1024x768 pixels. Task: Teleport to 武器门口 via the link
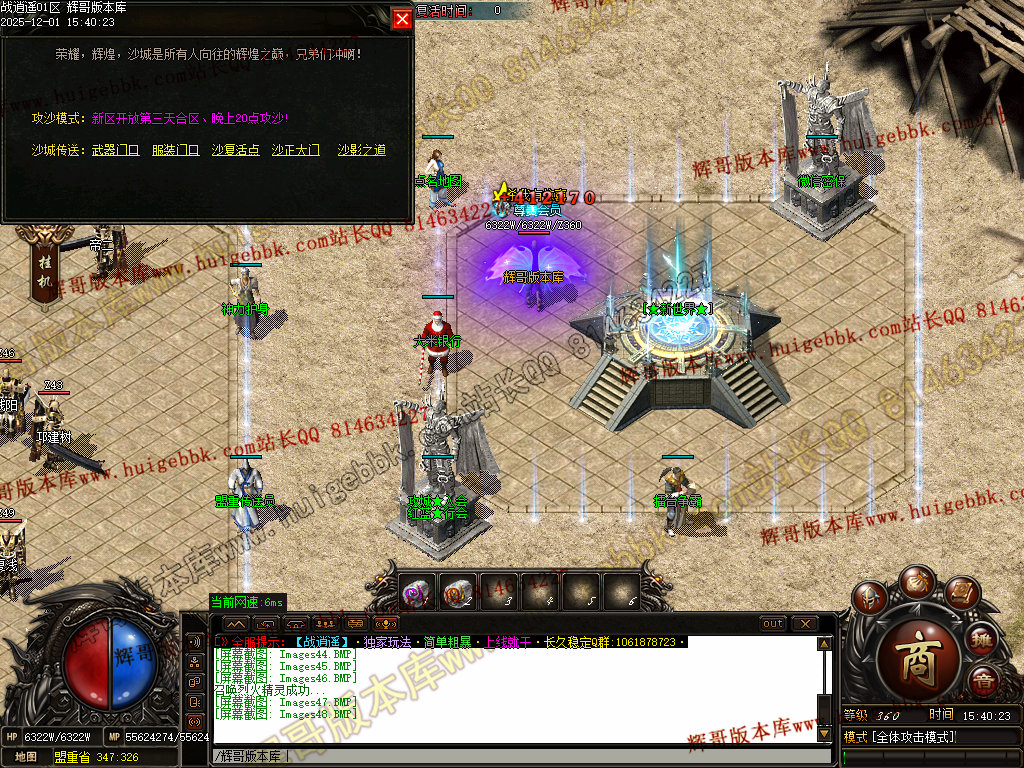(x=115, y=150)
